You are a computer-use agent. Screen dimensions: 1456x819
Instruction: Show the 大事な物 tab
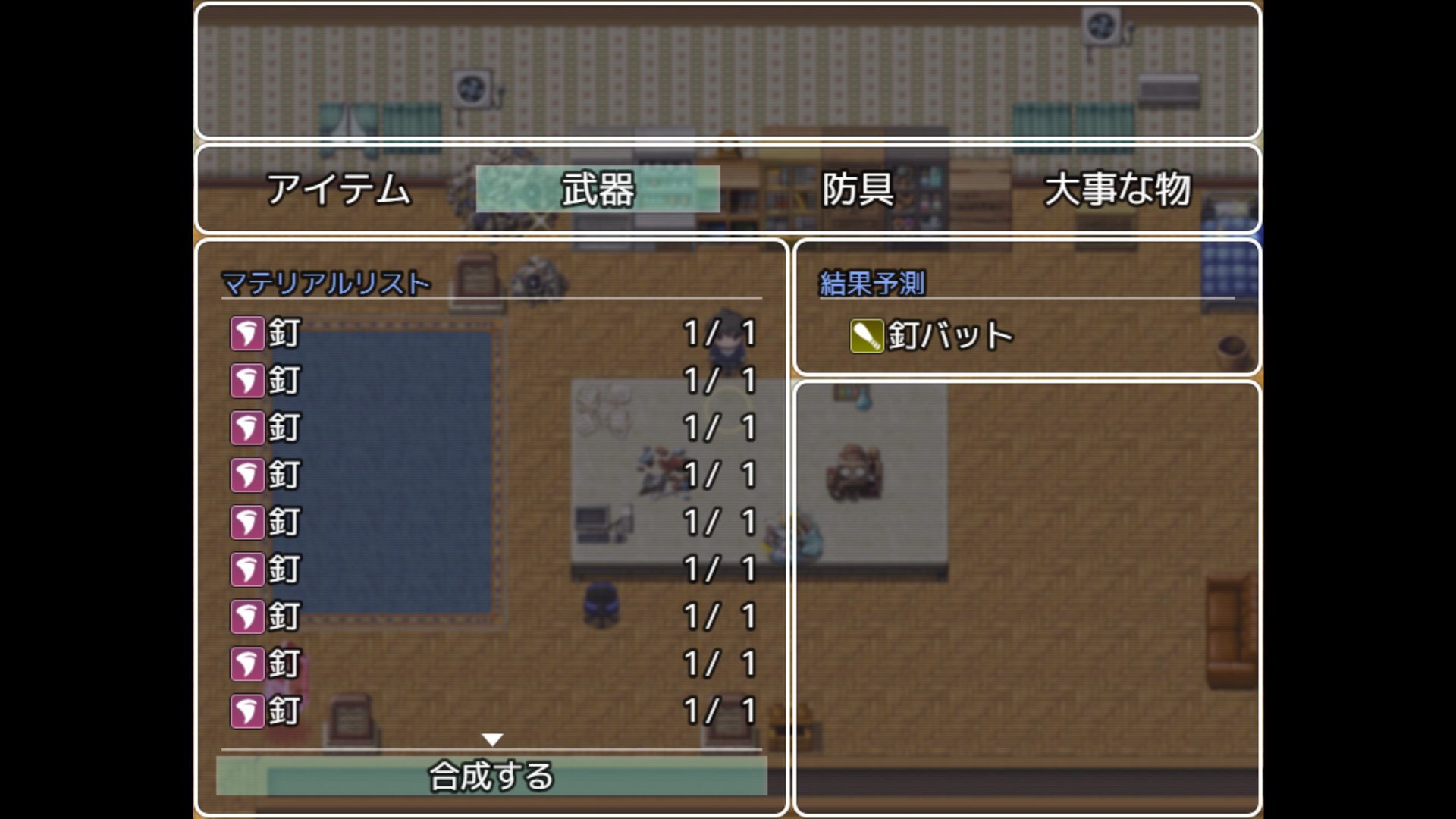[1117, 189]
